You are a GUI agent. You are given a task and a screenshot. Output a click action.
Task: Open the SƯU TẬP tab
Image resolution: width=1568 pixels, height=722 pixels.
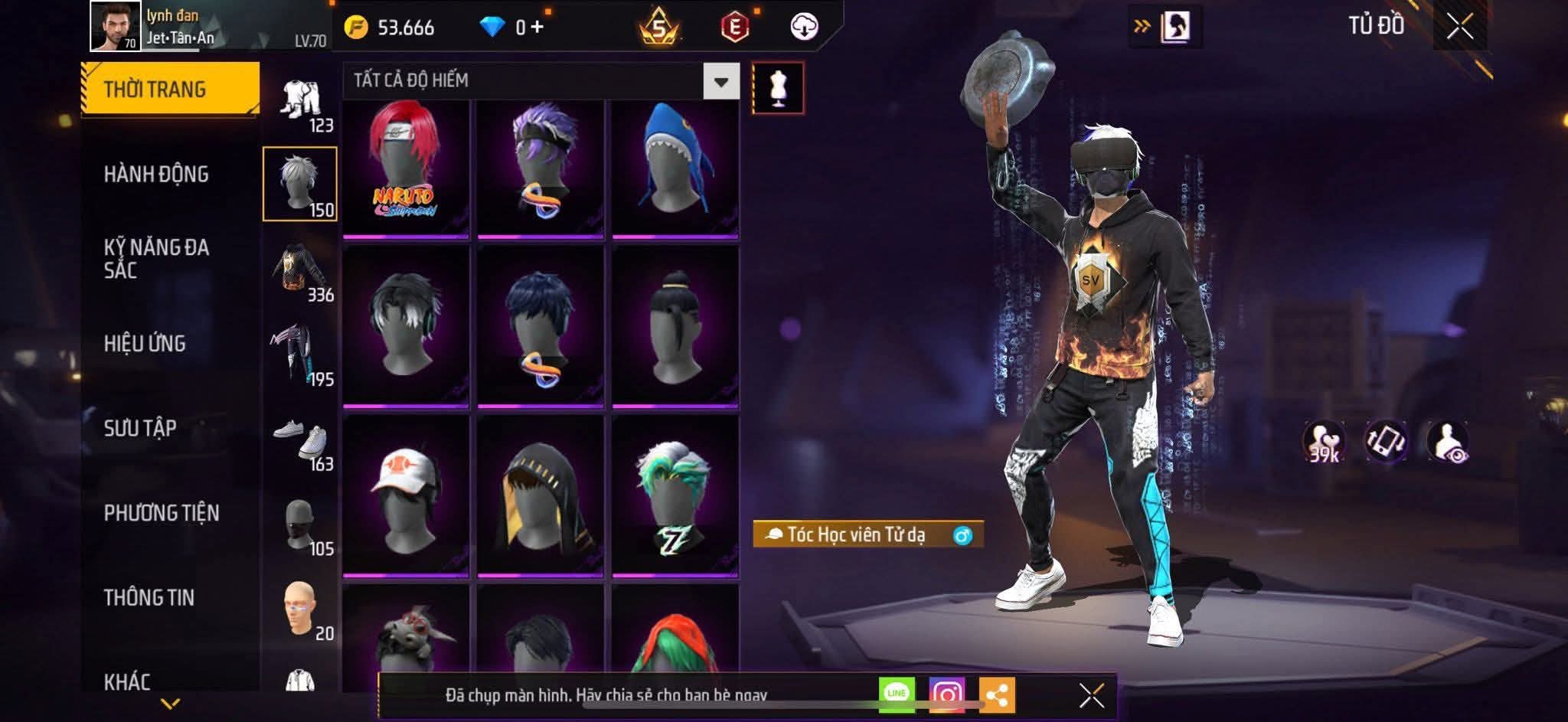tap(140, 428)
